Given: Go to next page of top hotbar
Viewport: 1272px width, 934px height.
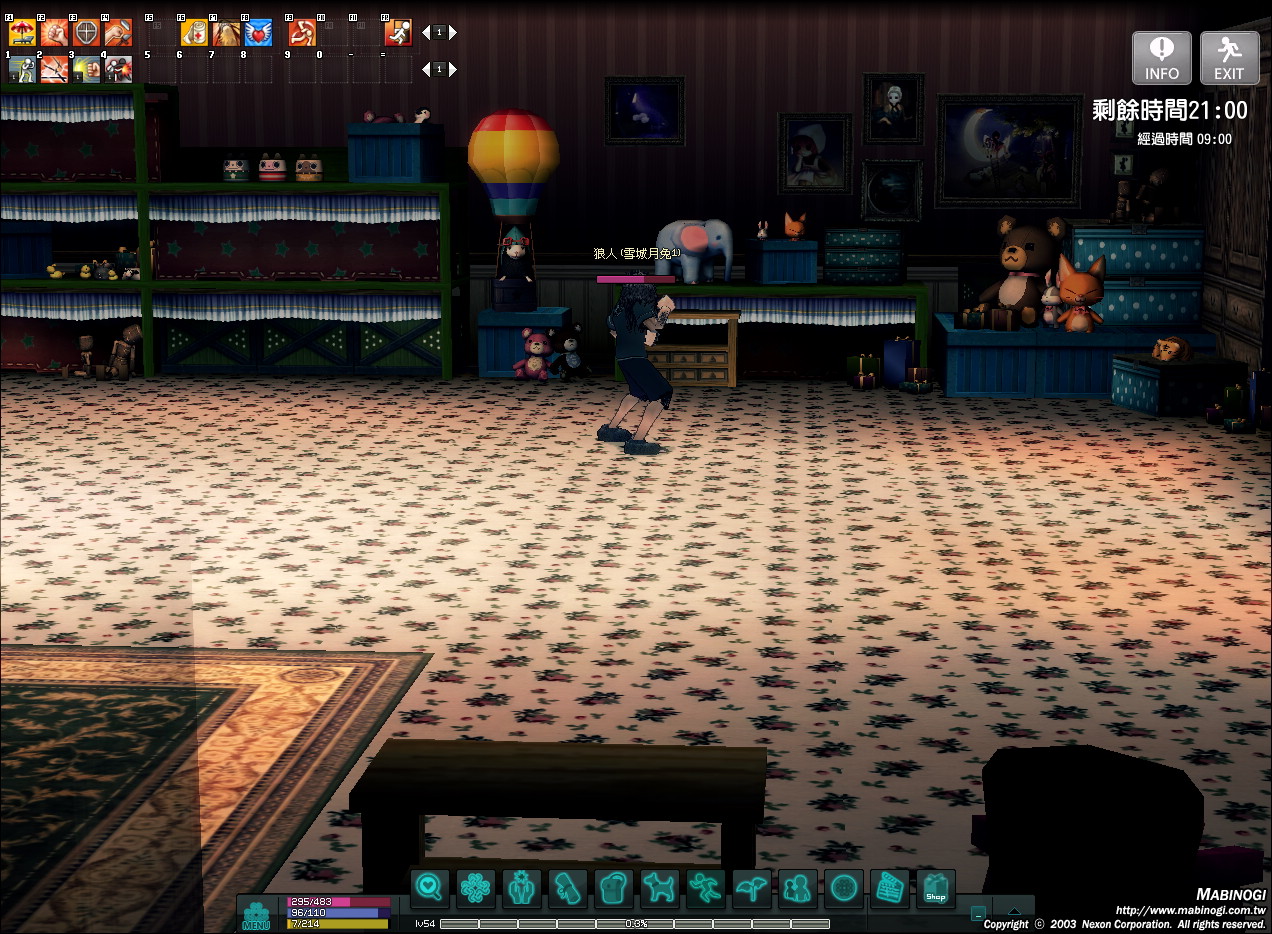Looking at the screenshot, I should pyautogui.click(x=453, y=33).
